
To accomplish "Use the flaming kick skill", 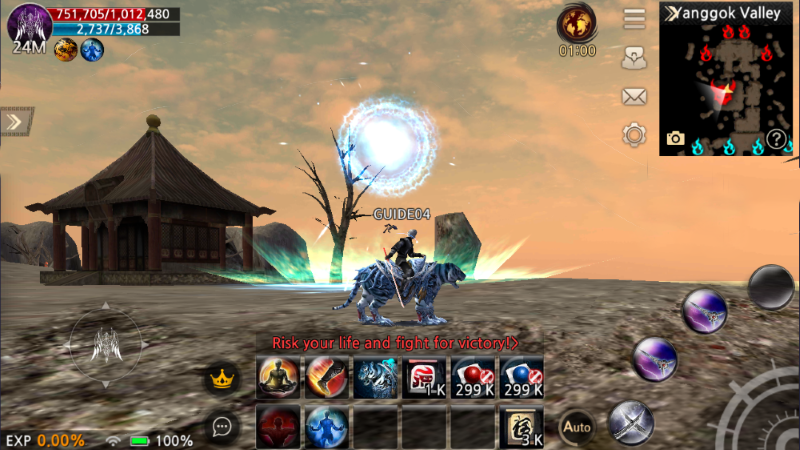I will click(x=326, y=378).
